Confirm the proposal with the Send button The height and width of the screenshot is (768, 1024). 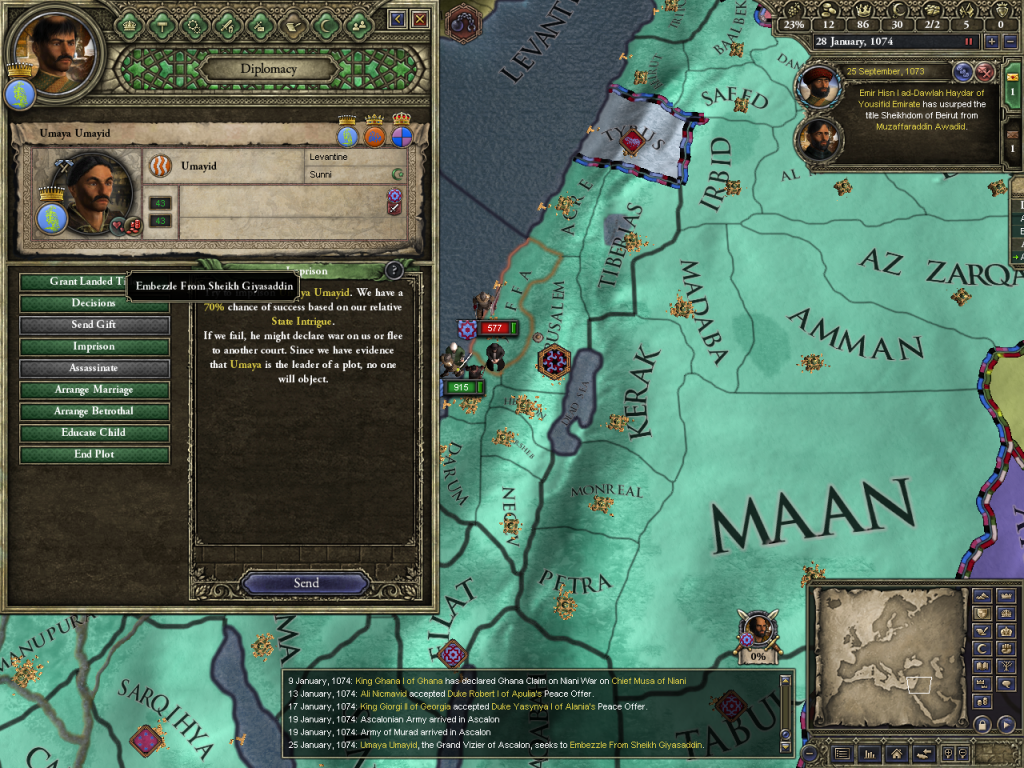(307, 583)
